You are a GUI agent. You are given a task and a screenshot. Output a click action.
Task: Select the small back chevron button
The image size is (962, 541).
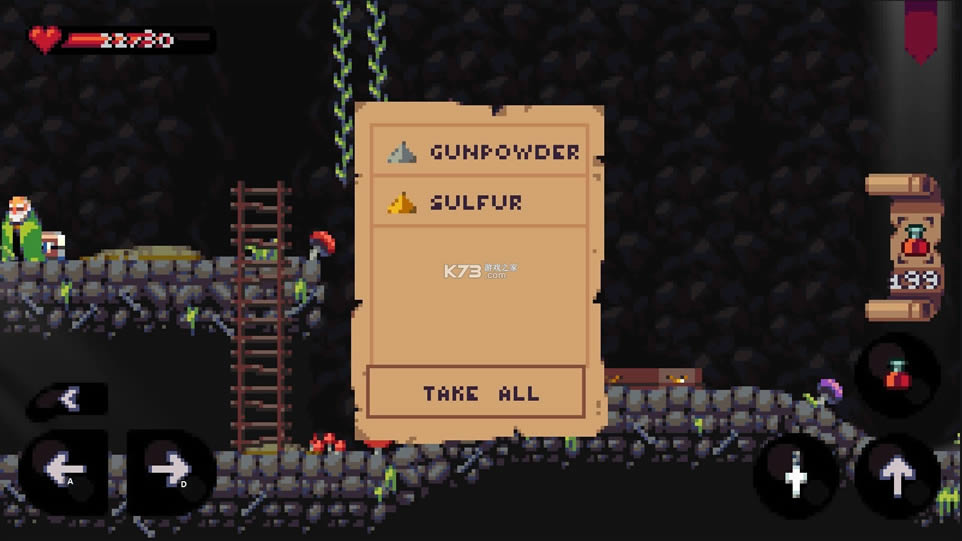pos(68,400)
